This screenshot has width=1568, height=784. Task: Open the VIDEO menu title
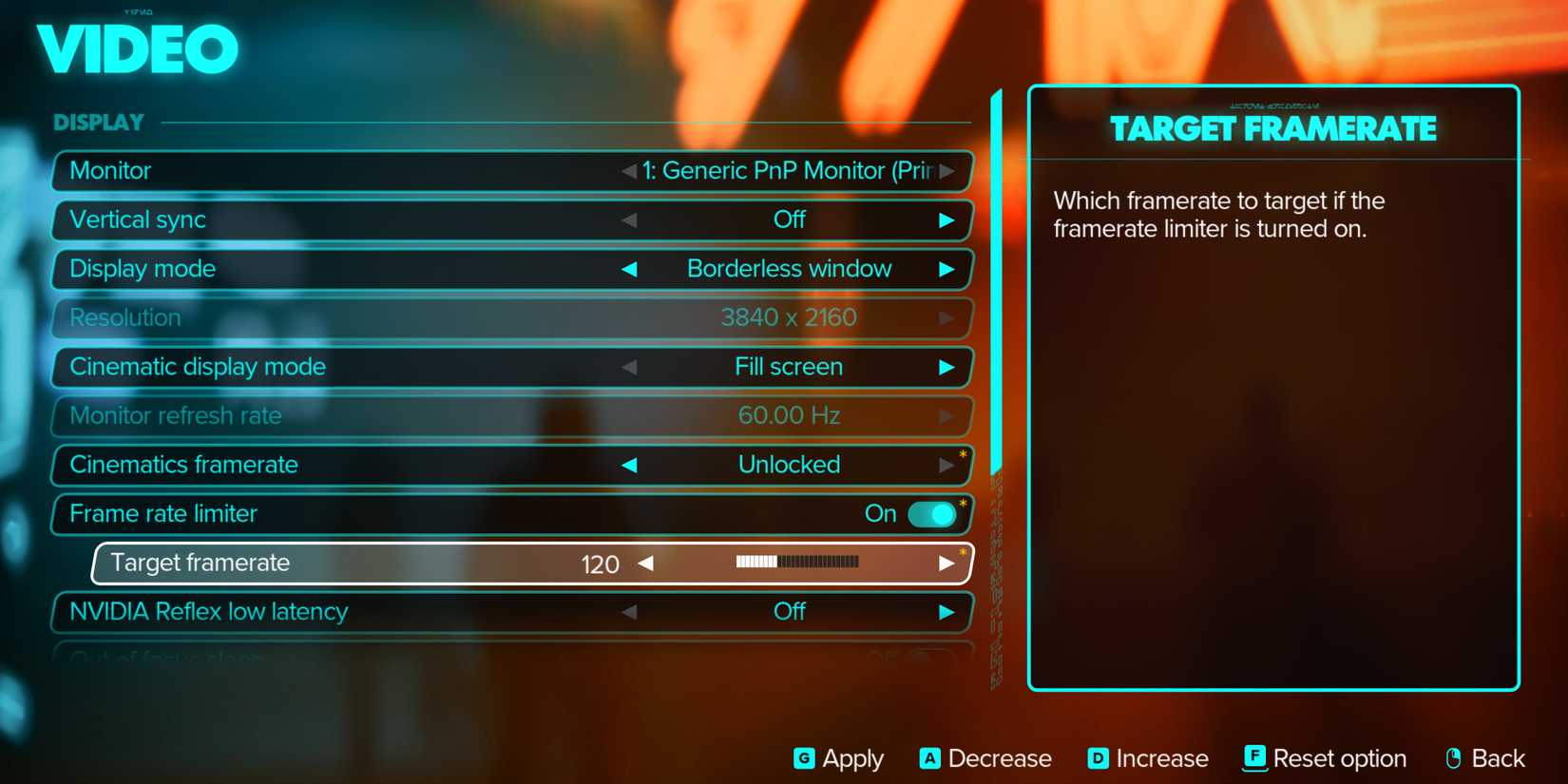137,49
